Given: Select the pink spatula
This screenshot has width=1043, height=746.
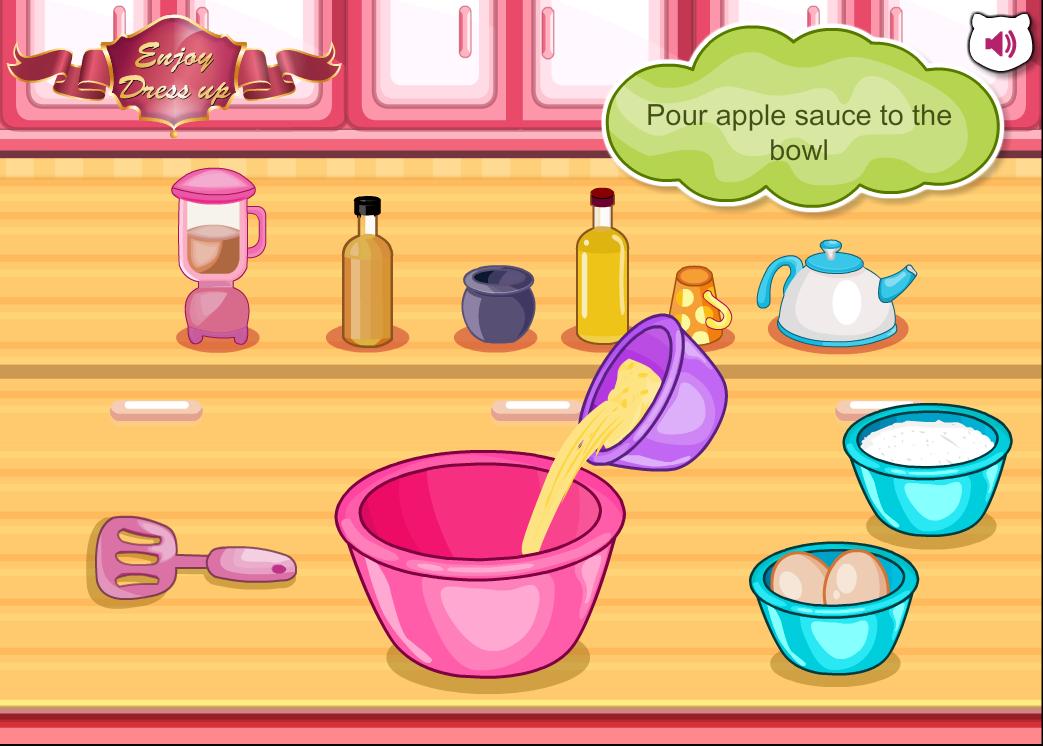Looking at the screenshot, I should point(190,558).
